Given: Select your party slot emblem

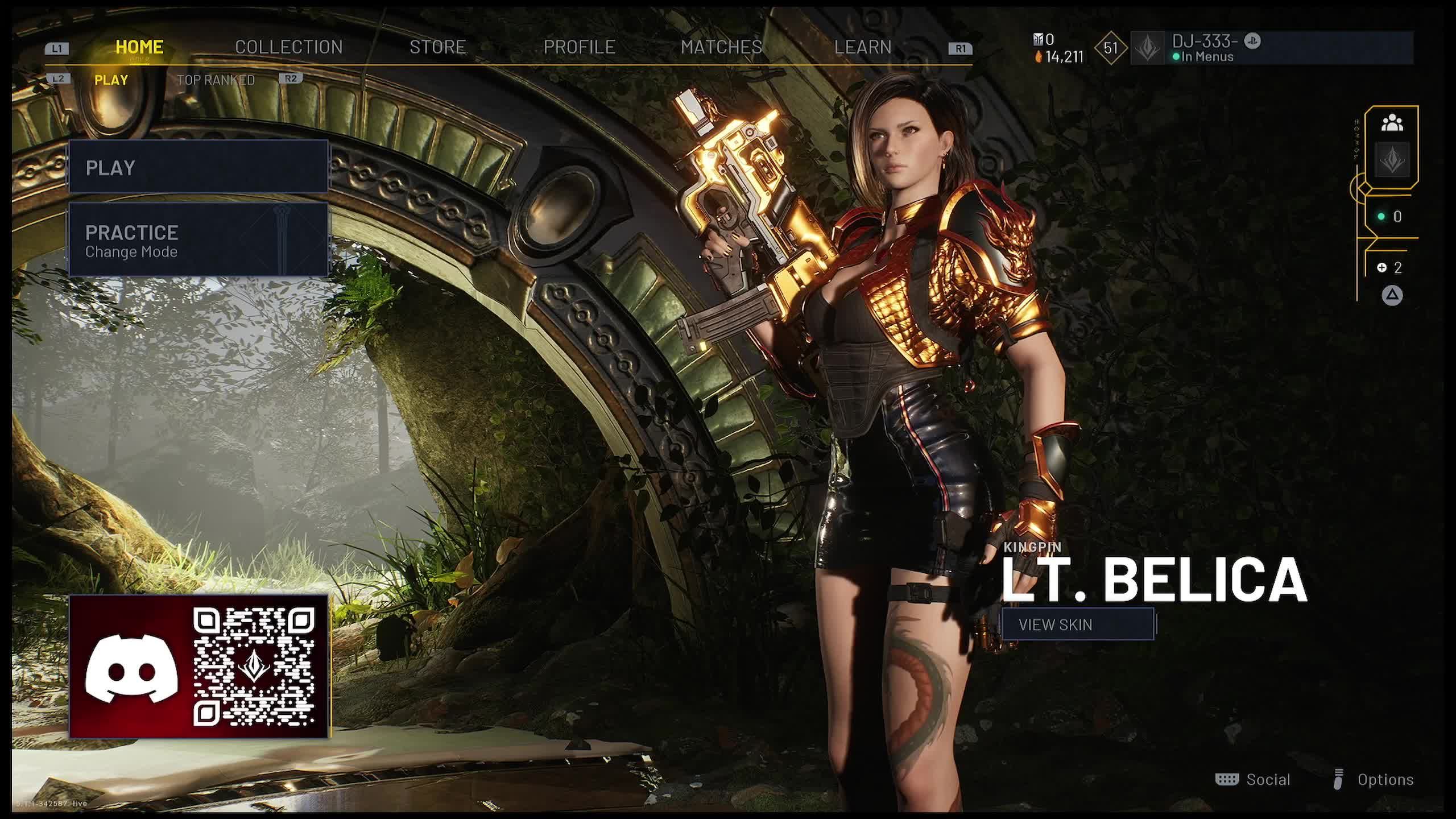Looking at the screenshot, I should (x=1392, y=160).
